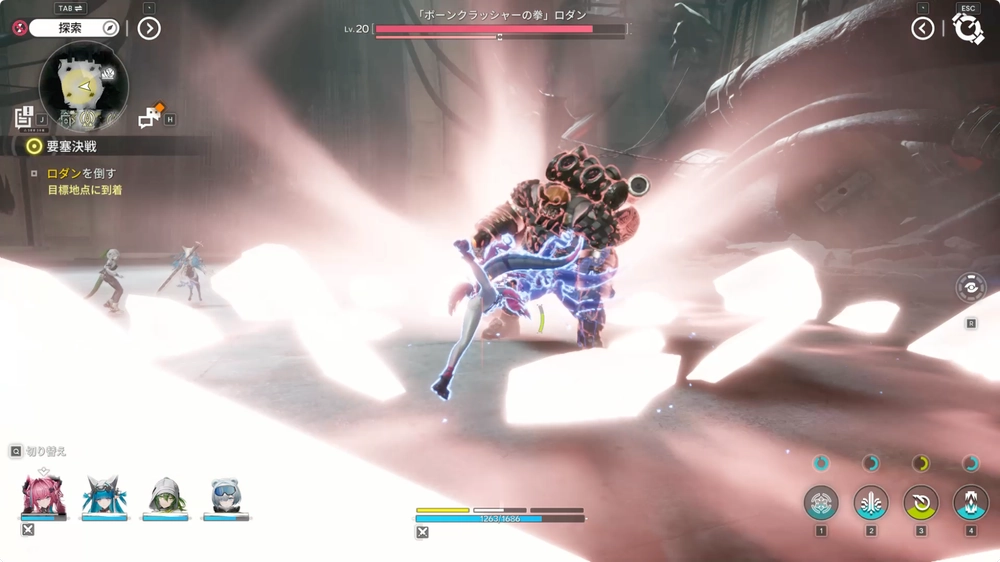Viewport: 1000px width, 562px height.
Task: Activate the first skill with the circular emblem
Action: pyautogui.click(x=821, y=502)
